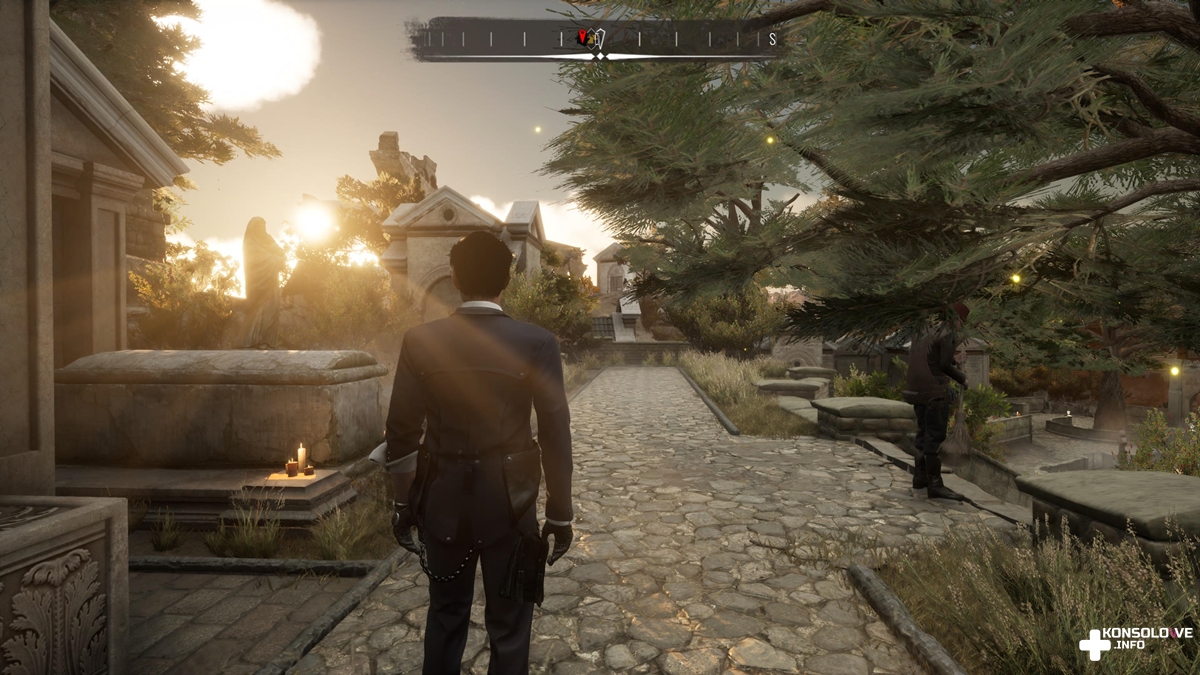Click the red location pin on the compass
Viewport: 1200px width, 675px height.
[x=583, y=37]
